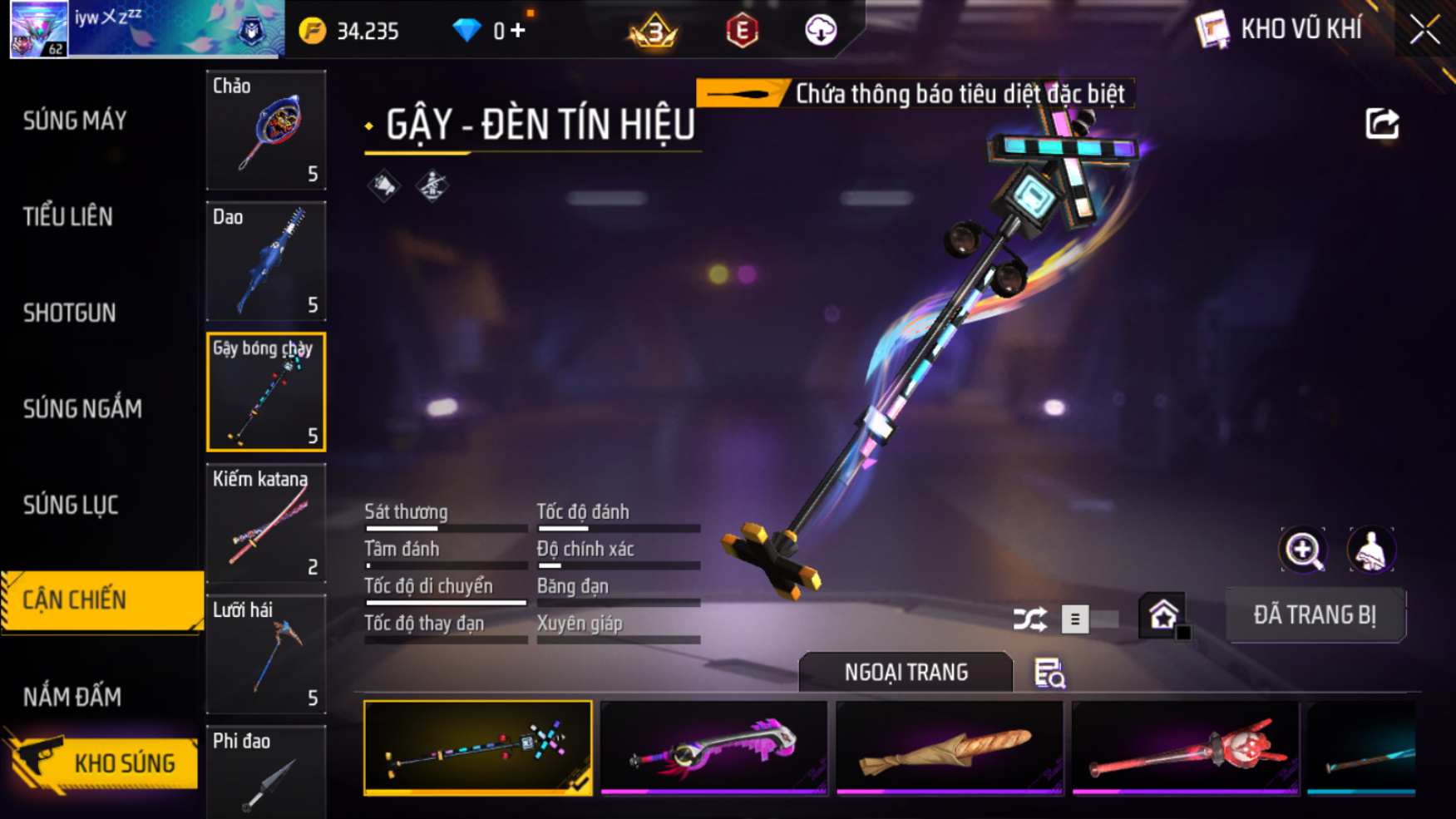The width and height of the screenshot is (1456, 819).
Task: Switch to TIỂU LIÊN category
Action: tap(68, 217)
